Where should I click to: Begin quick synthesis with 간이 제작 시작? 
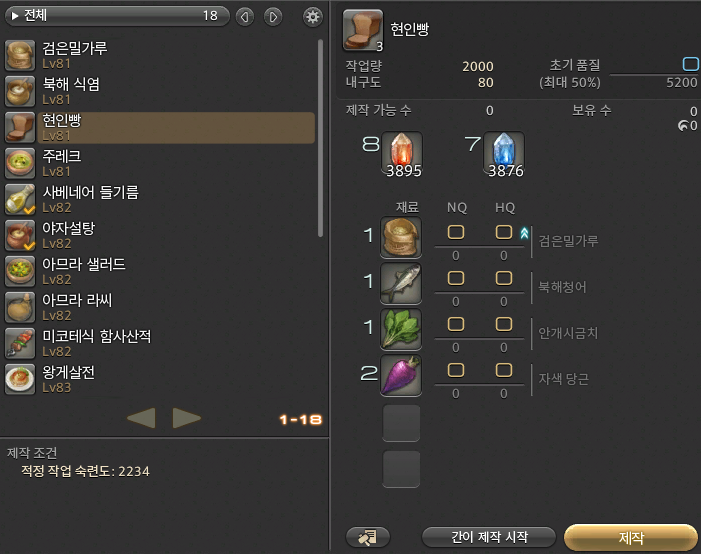[x=488, y=538]
